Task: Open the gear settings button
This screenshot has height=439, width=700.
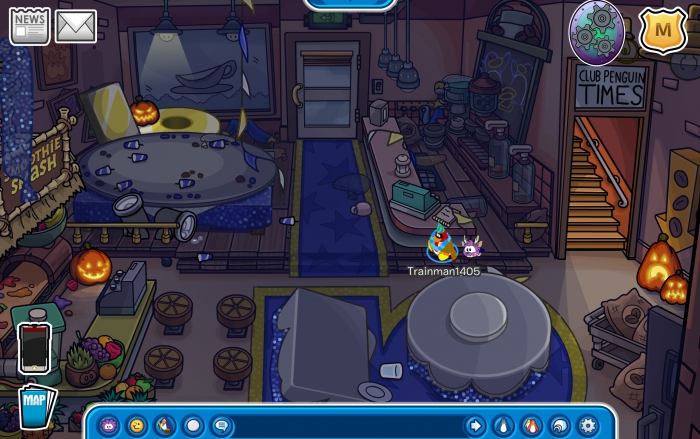Action: pyautogui.click(x=587, y=425)
